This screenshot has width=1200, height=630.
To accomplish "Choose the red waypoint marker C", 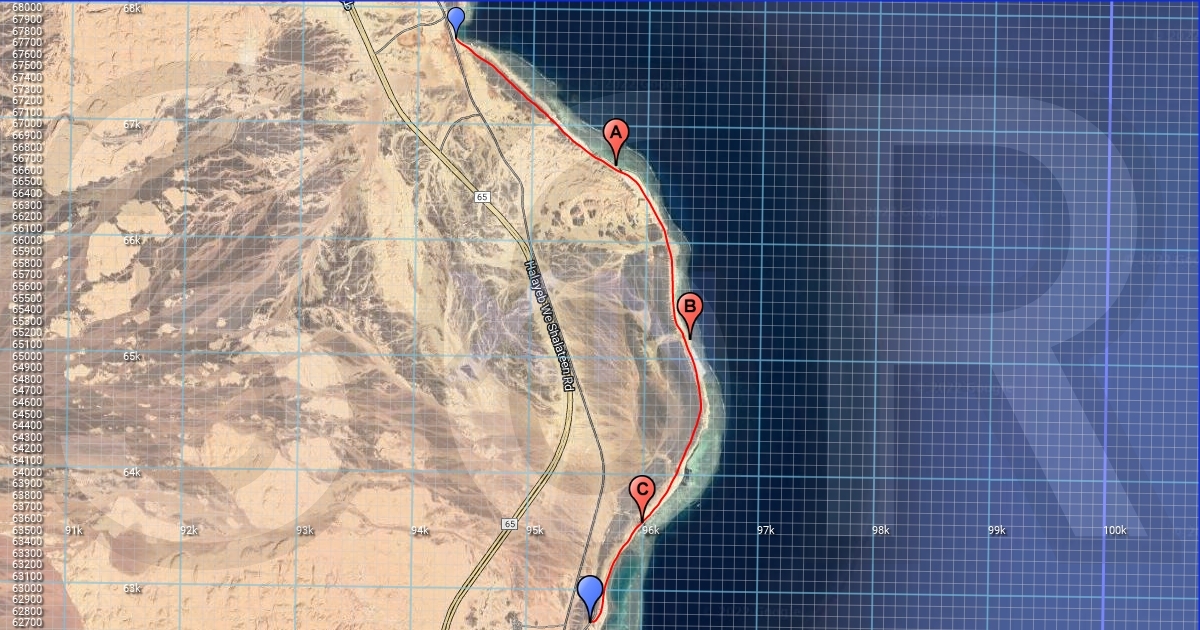I will 643,492.
